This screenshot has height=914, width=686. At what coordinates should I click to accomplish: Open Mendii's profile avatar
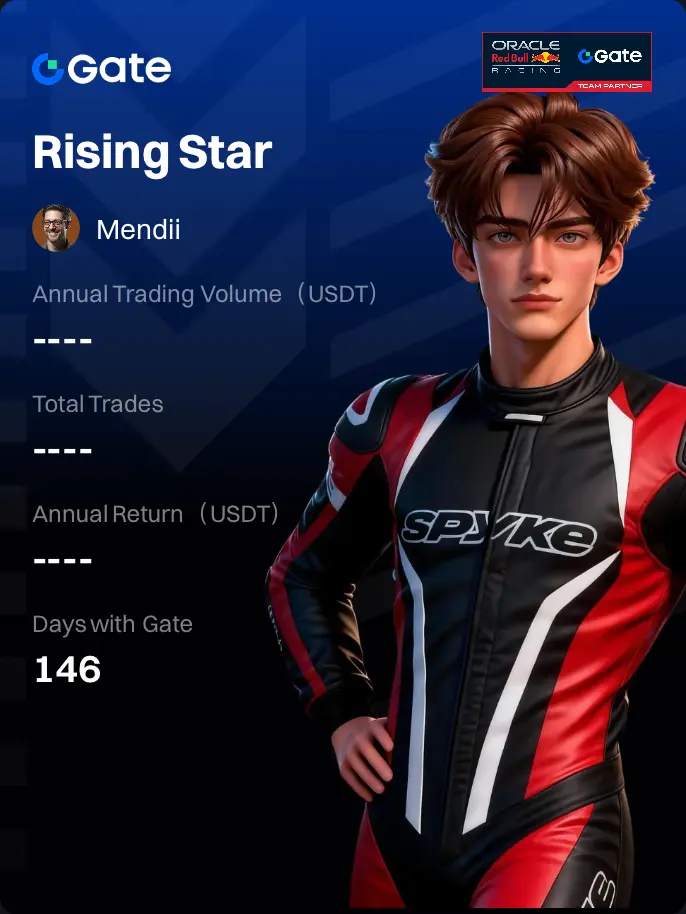tap(56, 229)
